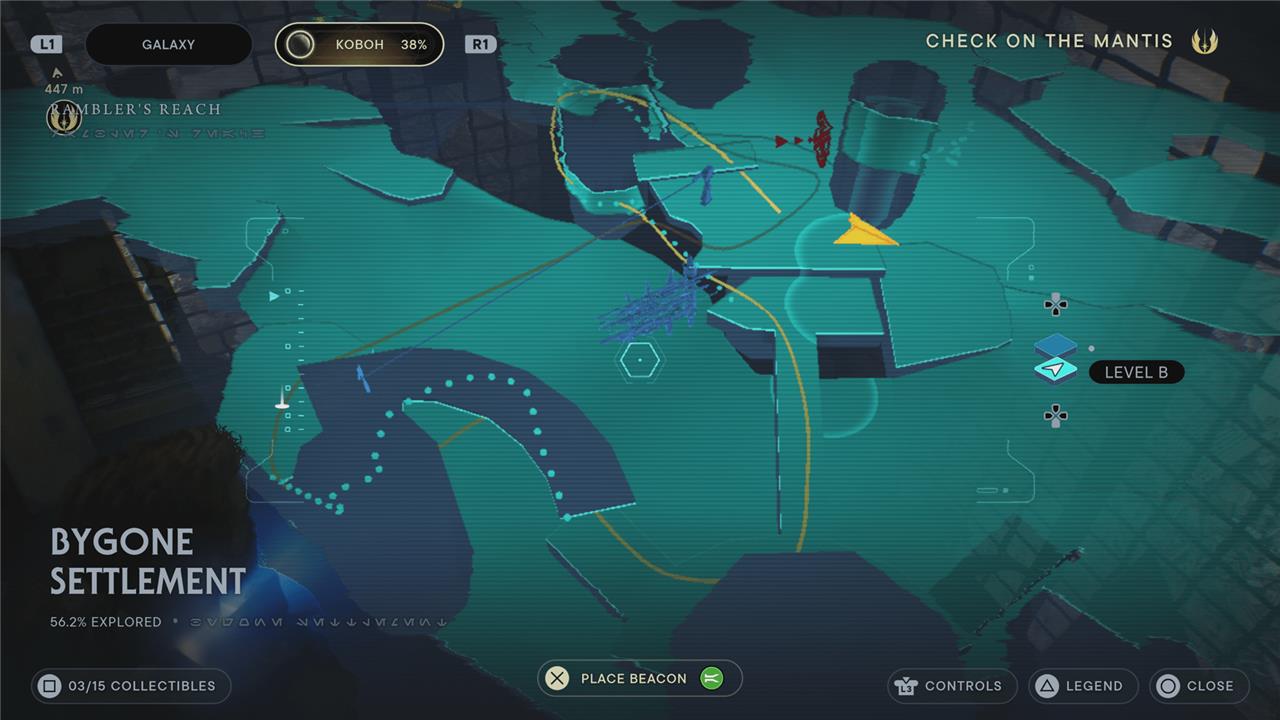Close the holomap screen
Viewport: 1280px width, 720px height.
point(1199,686)
